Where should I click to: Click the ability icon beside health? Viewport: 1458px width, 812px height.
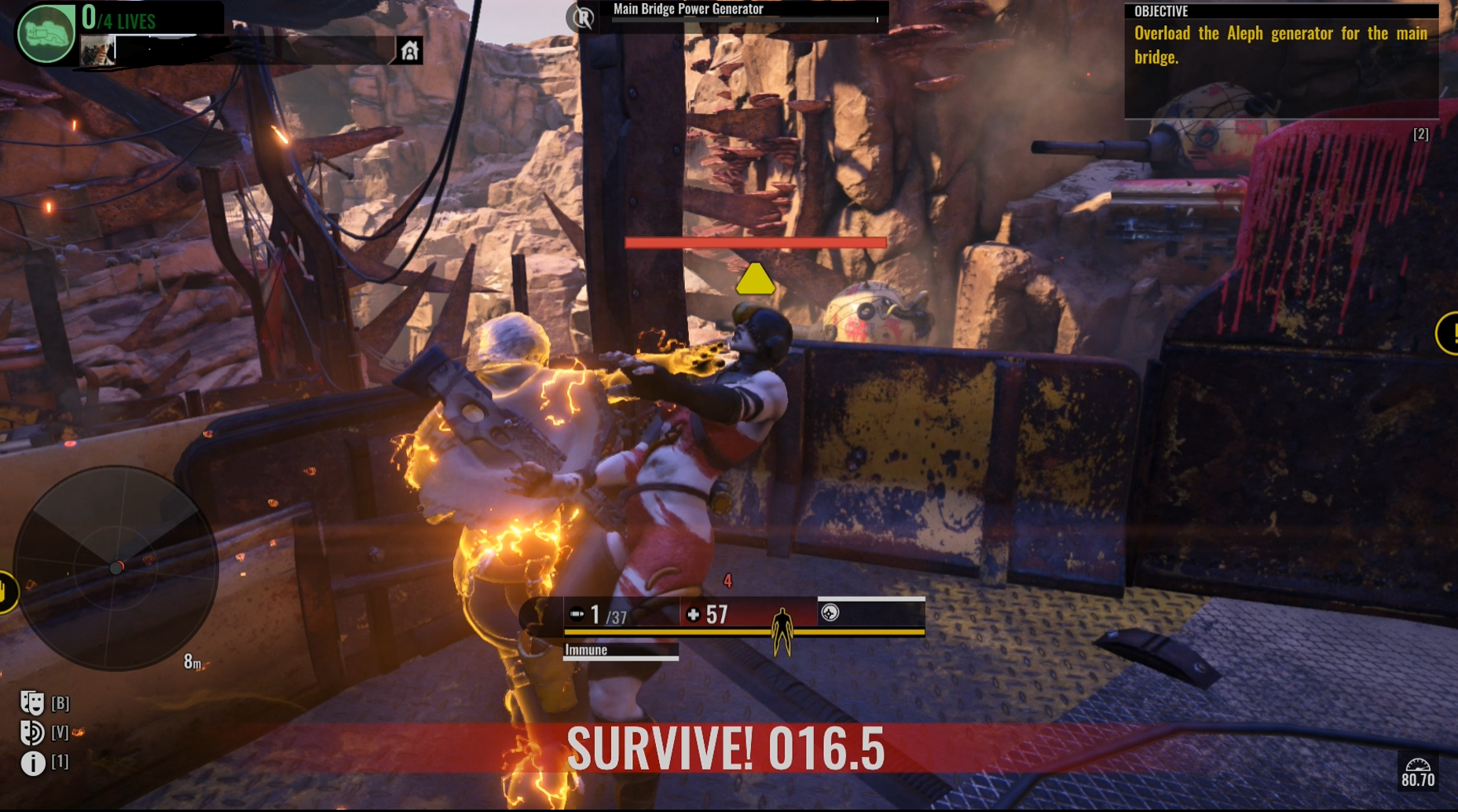830,613
